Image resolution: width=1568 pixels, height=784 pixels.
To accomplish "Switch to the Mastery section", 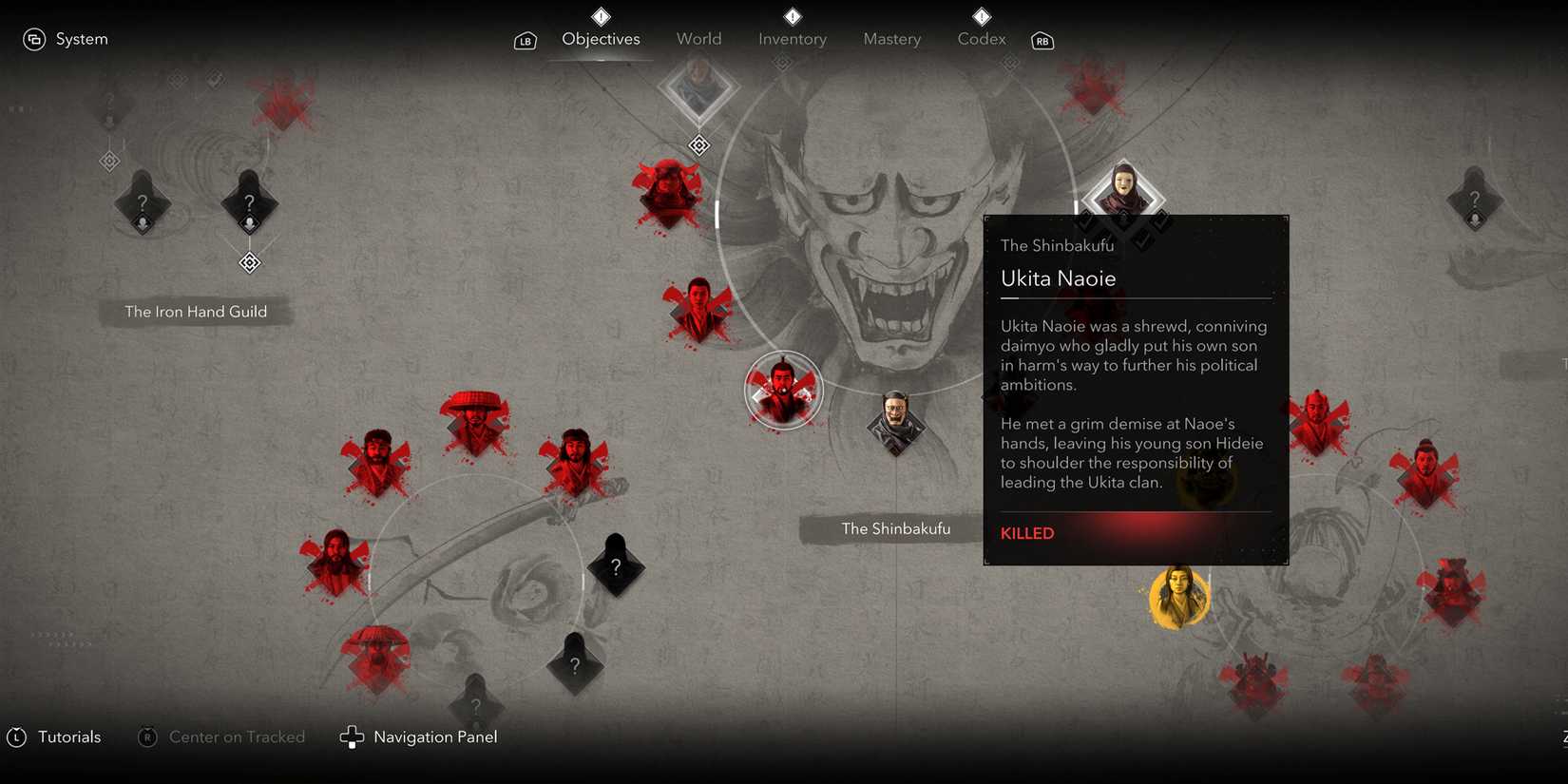I will pos(891,38).
